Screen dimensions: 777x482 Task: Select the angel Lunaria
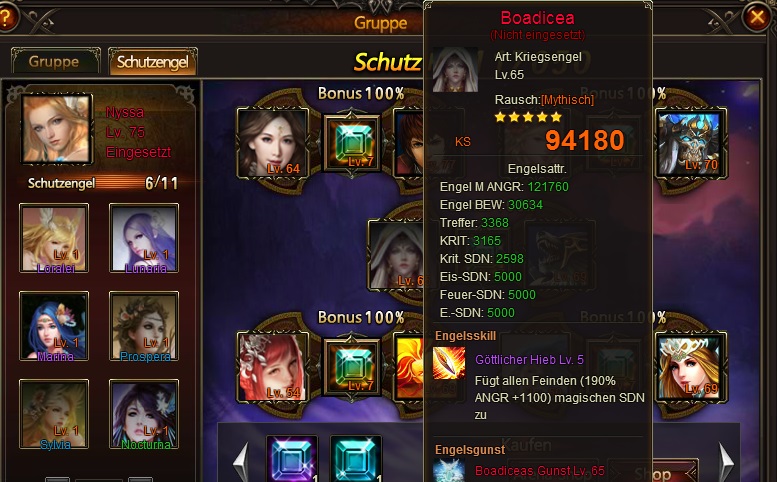tap(144, 237)
